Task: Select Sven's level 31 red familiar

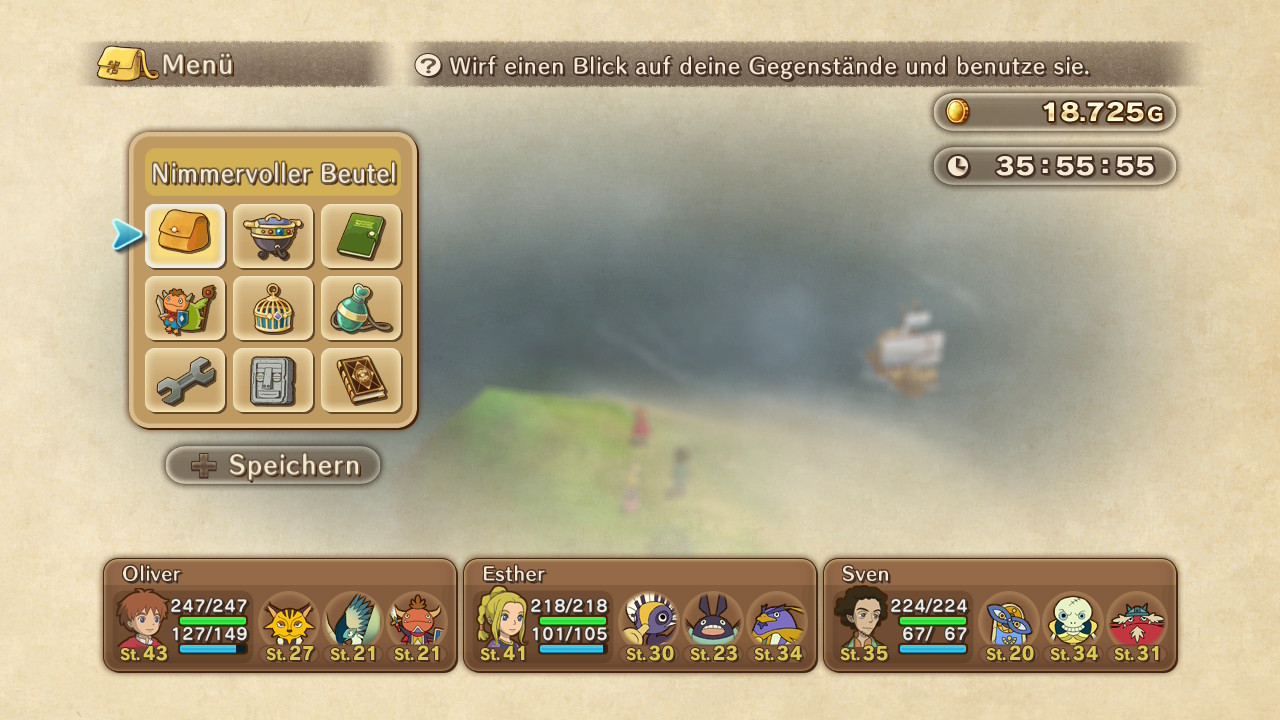Action: (1137, 622)
